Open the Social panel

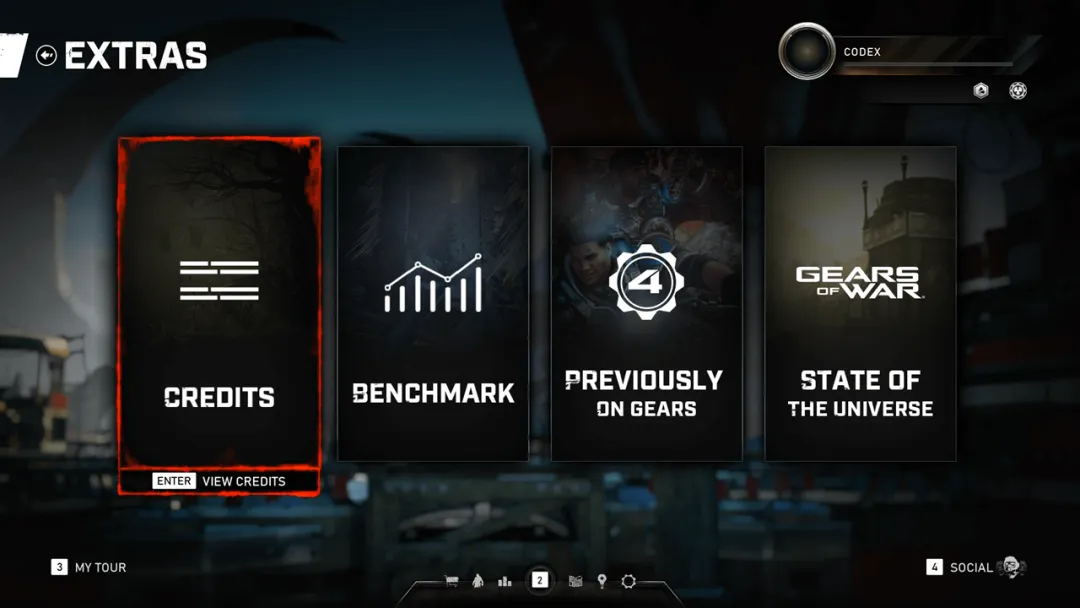(970, 567)
